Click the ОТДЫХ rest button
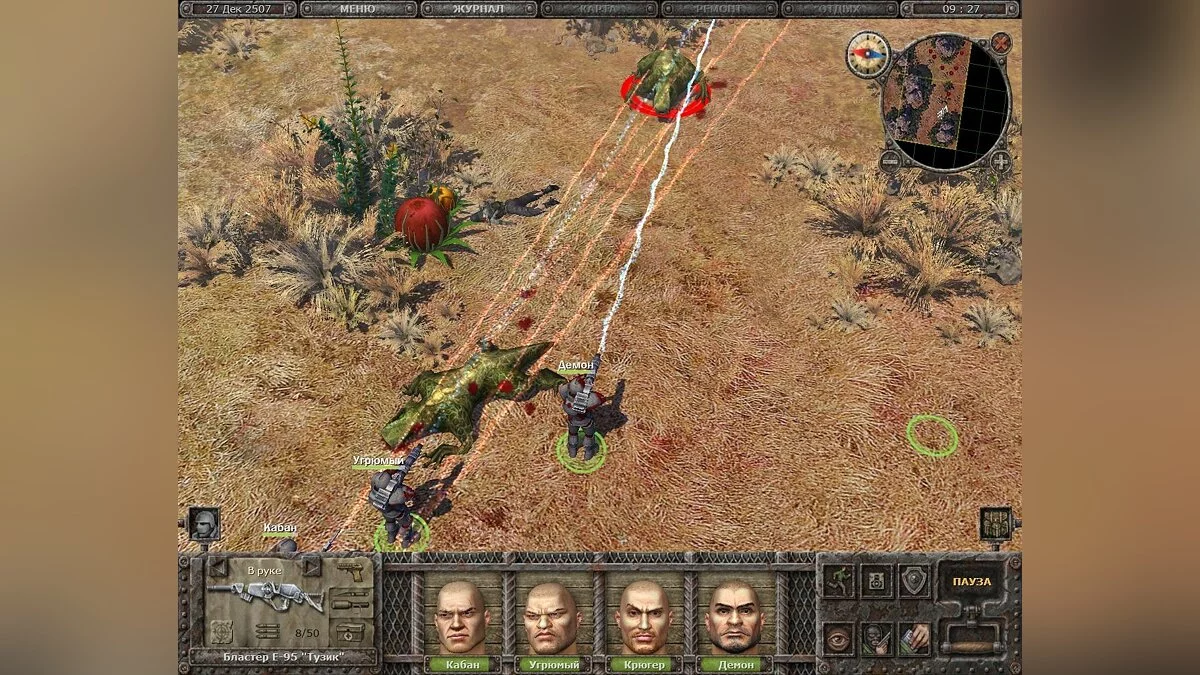The width and height of the screenshot is (1200, 675). point(839,9)
